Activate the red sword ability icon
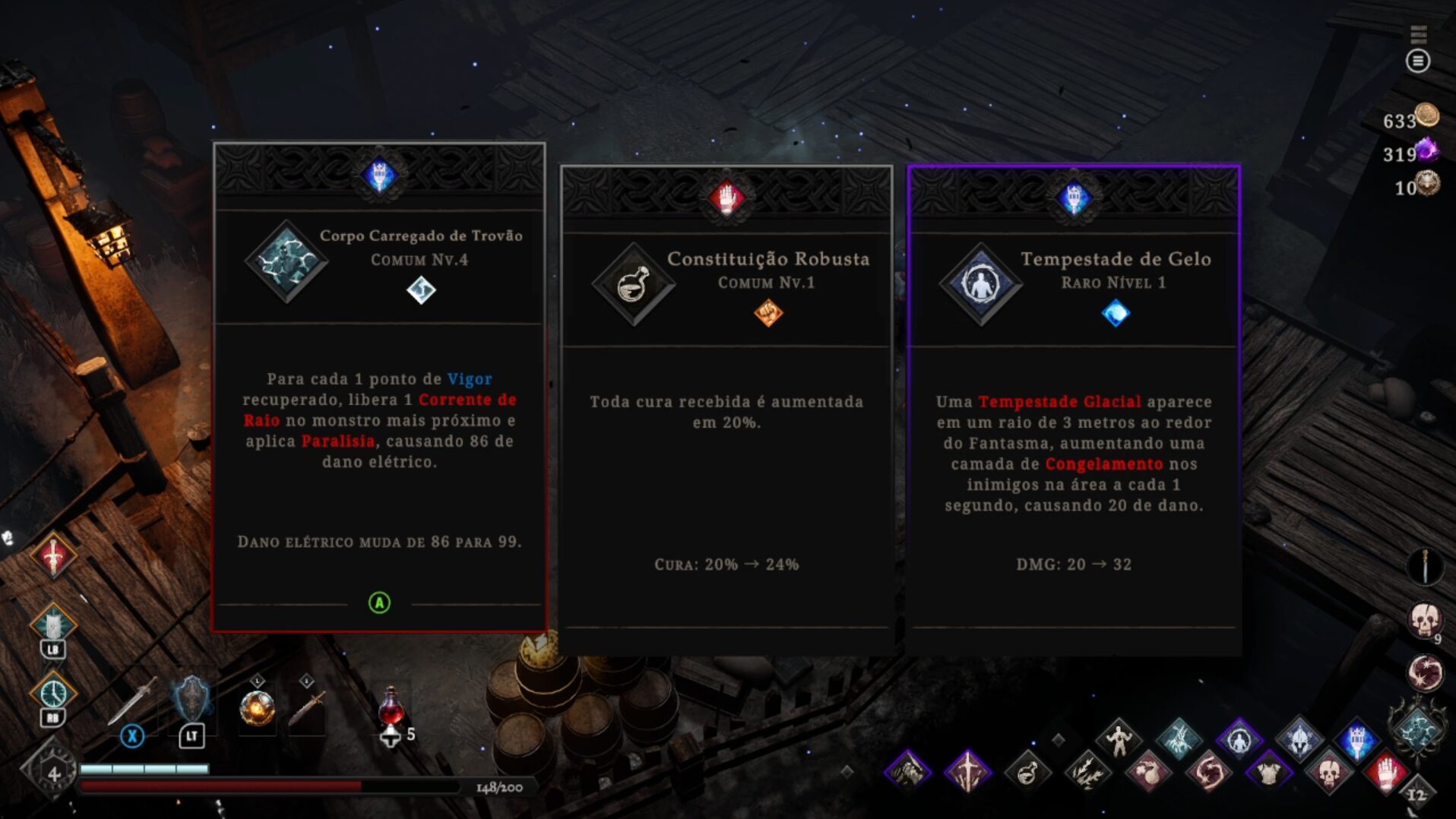1456x819 pixels. click(53, 556)
